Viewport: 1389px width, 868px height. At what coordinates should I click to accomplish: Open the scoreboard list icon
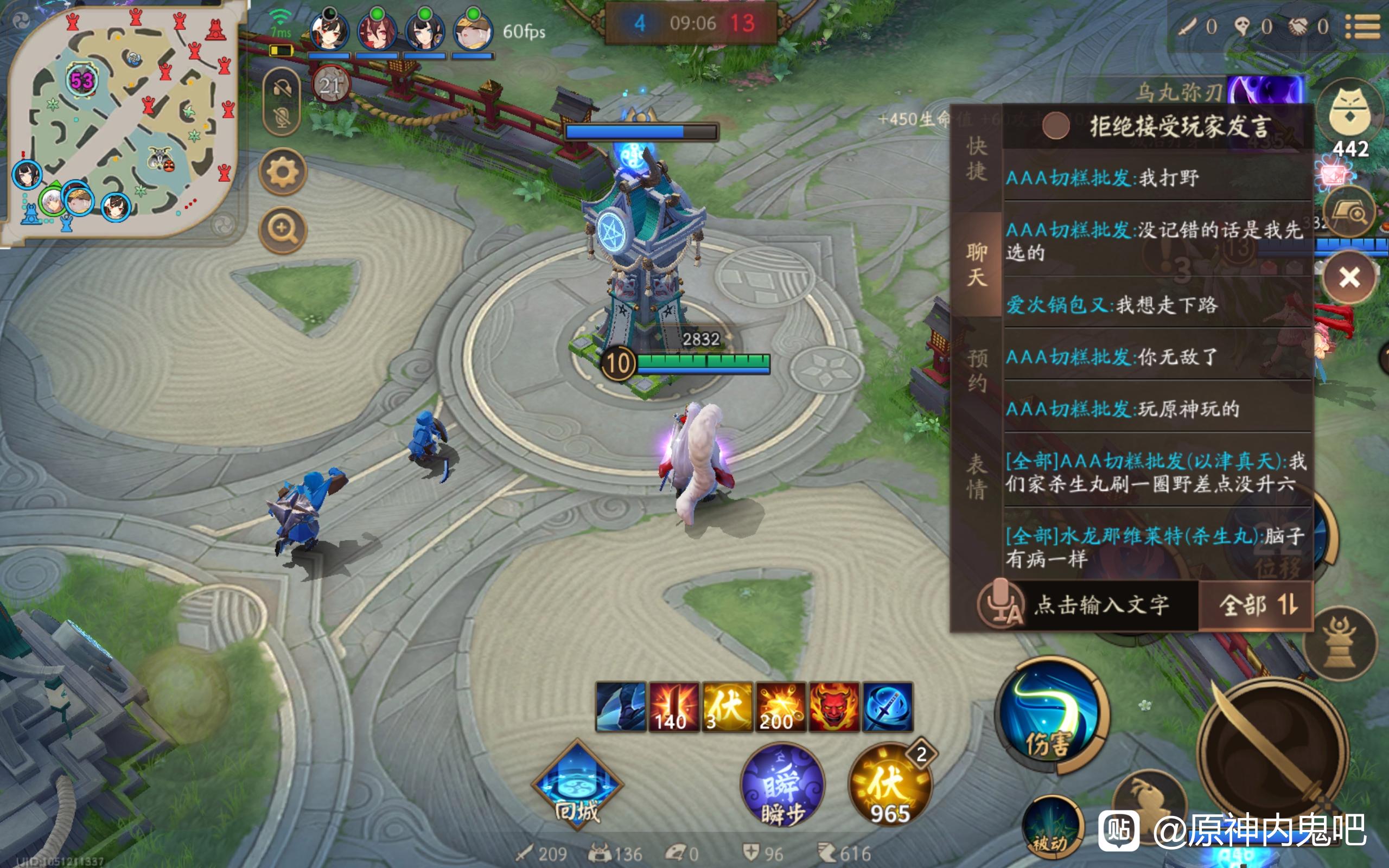[1362, 27]
